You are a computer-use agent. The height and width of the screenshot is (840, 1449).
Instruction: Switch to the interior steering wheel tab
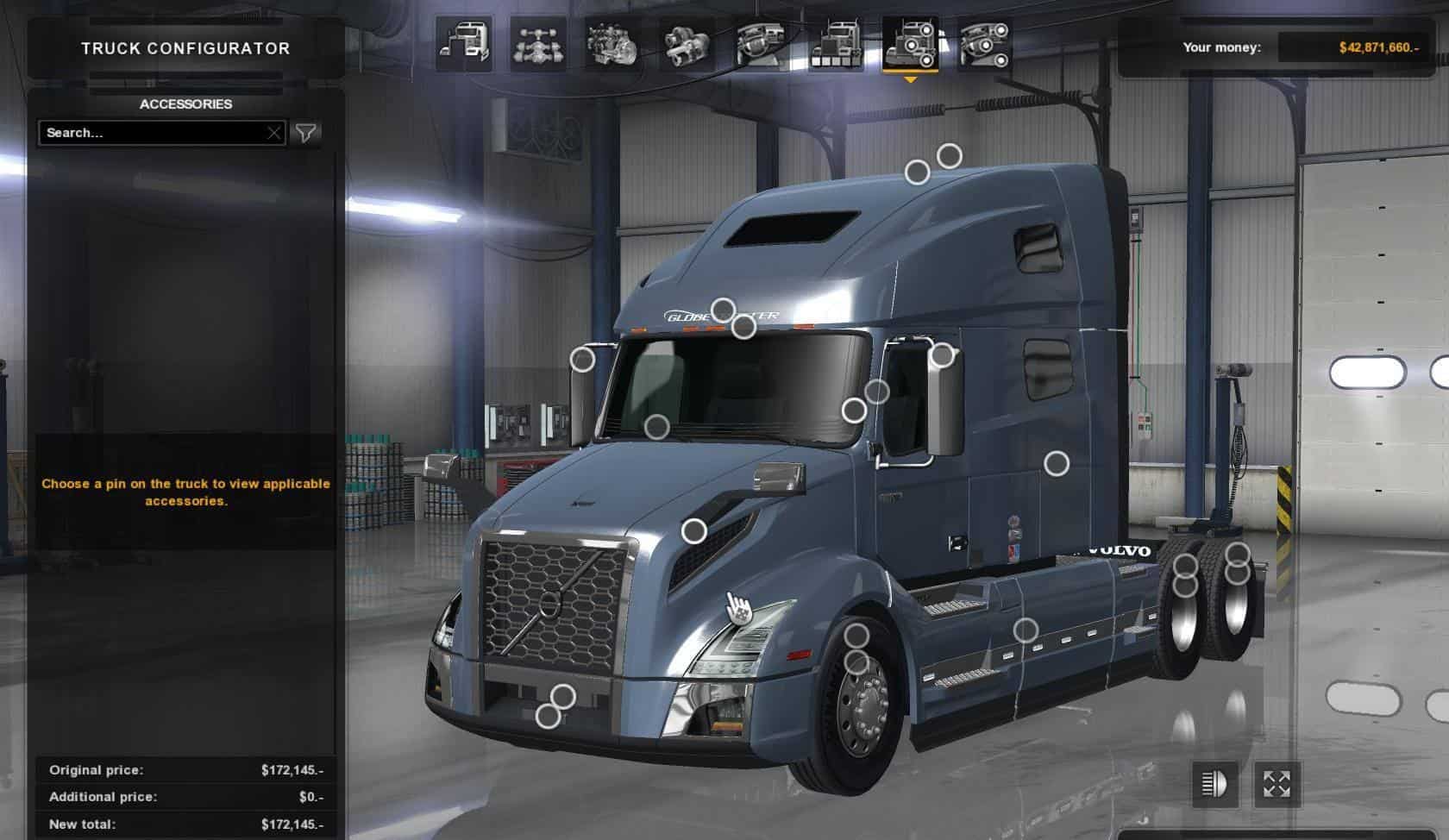762,43
